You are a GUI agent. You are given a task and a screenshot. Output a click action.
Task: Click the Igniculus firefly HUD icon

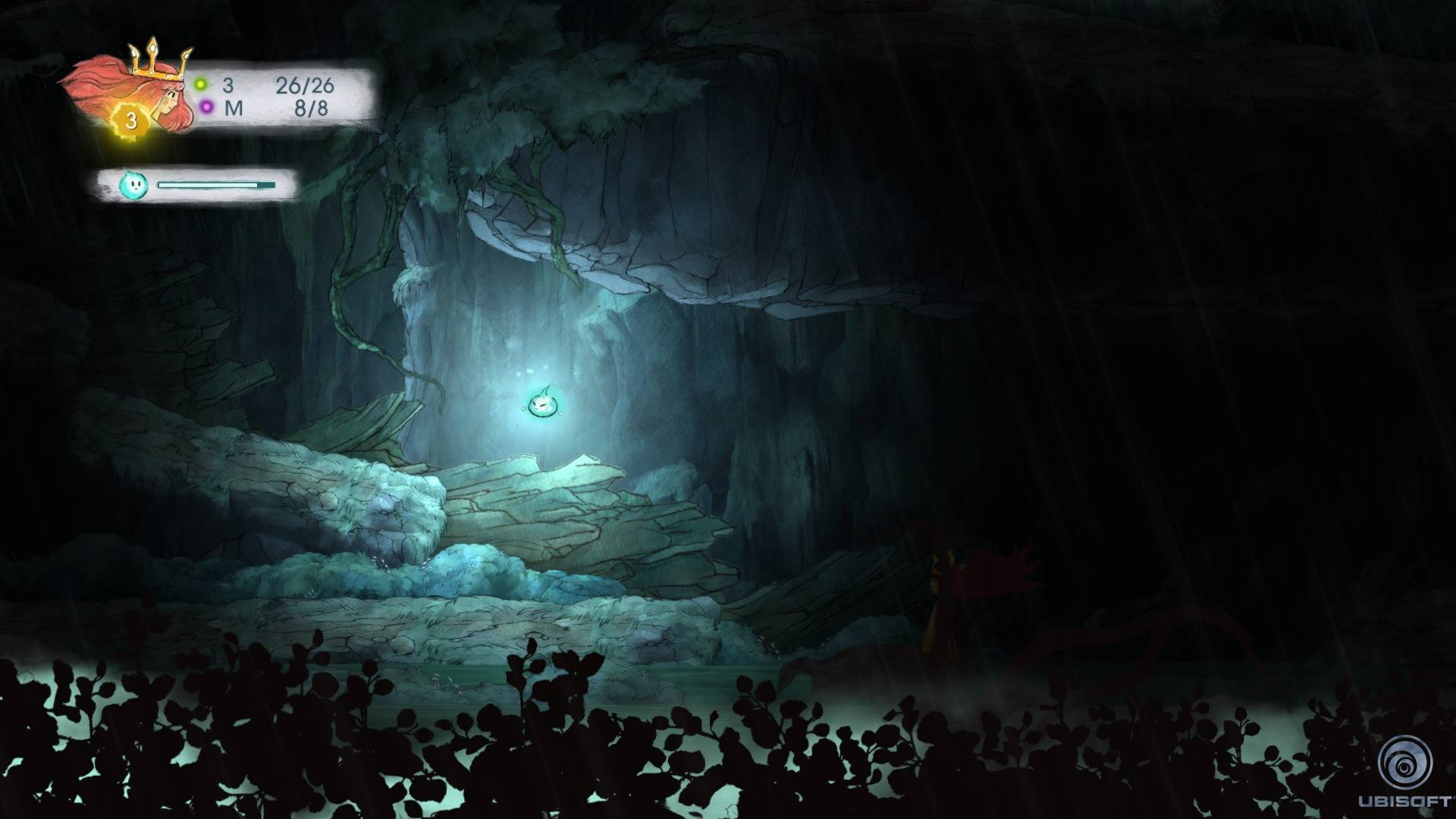point(133,184)
